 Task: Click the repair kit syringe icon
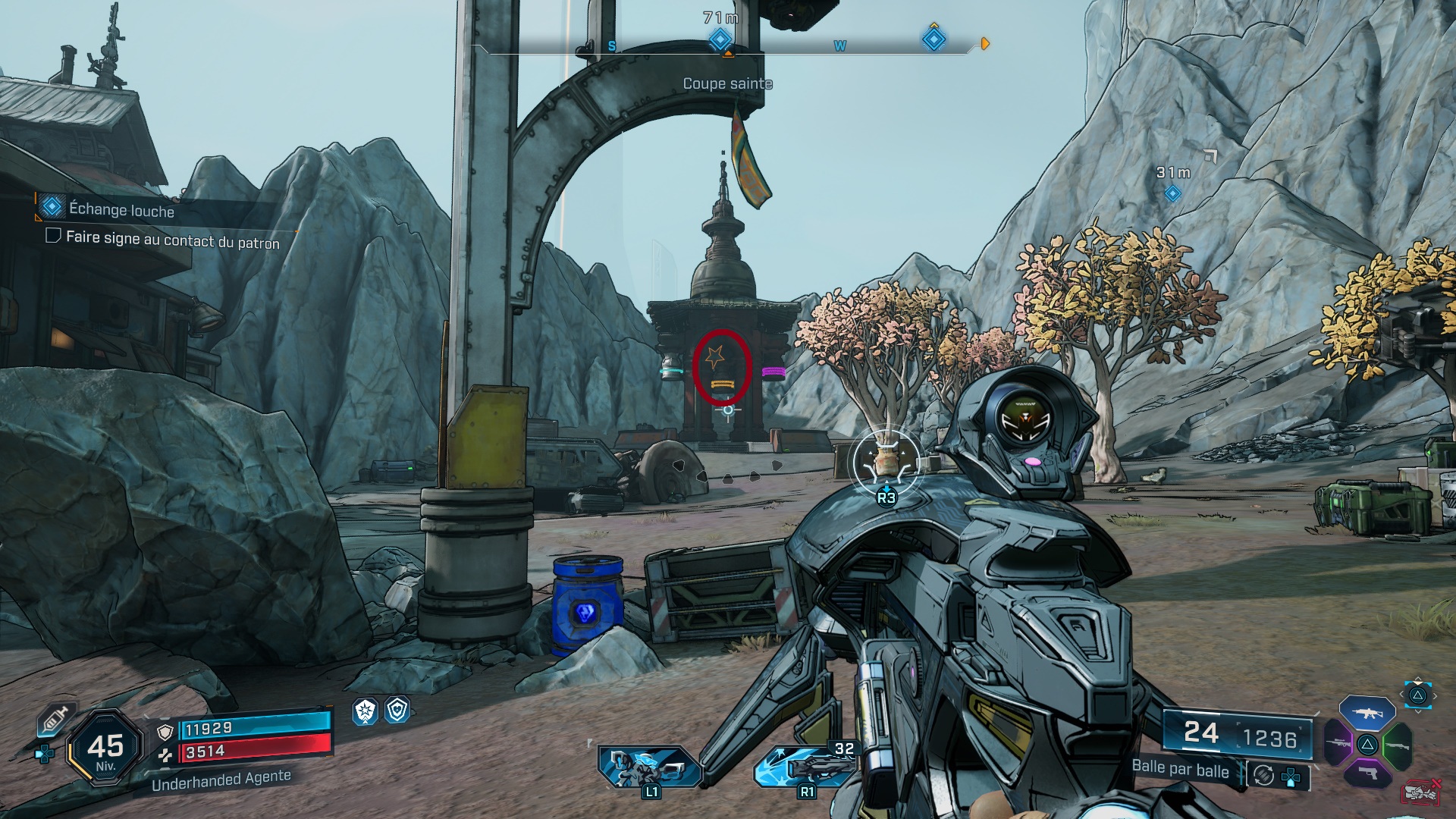(x=56, y=720)
